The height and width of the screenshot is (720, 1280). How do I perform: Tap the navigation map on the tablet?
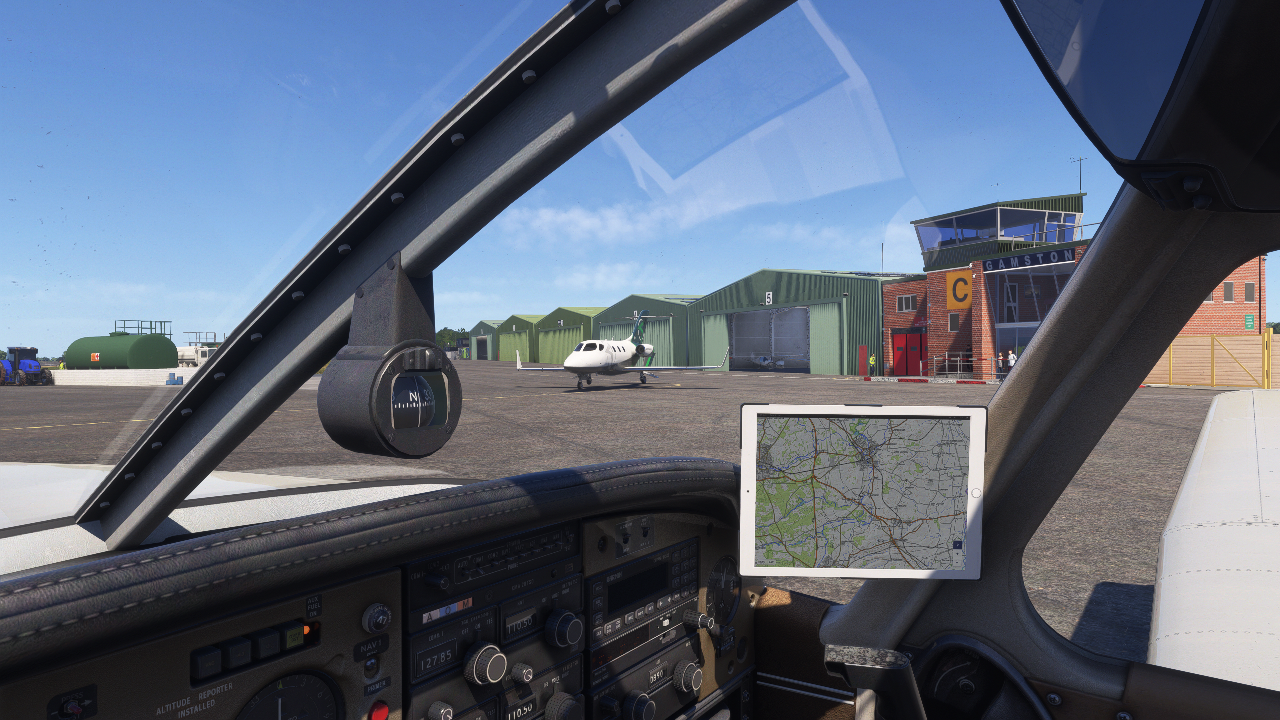click(x=862, y=491)
